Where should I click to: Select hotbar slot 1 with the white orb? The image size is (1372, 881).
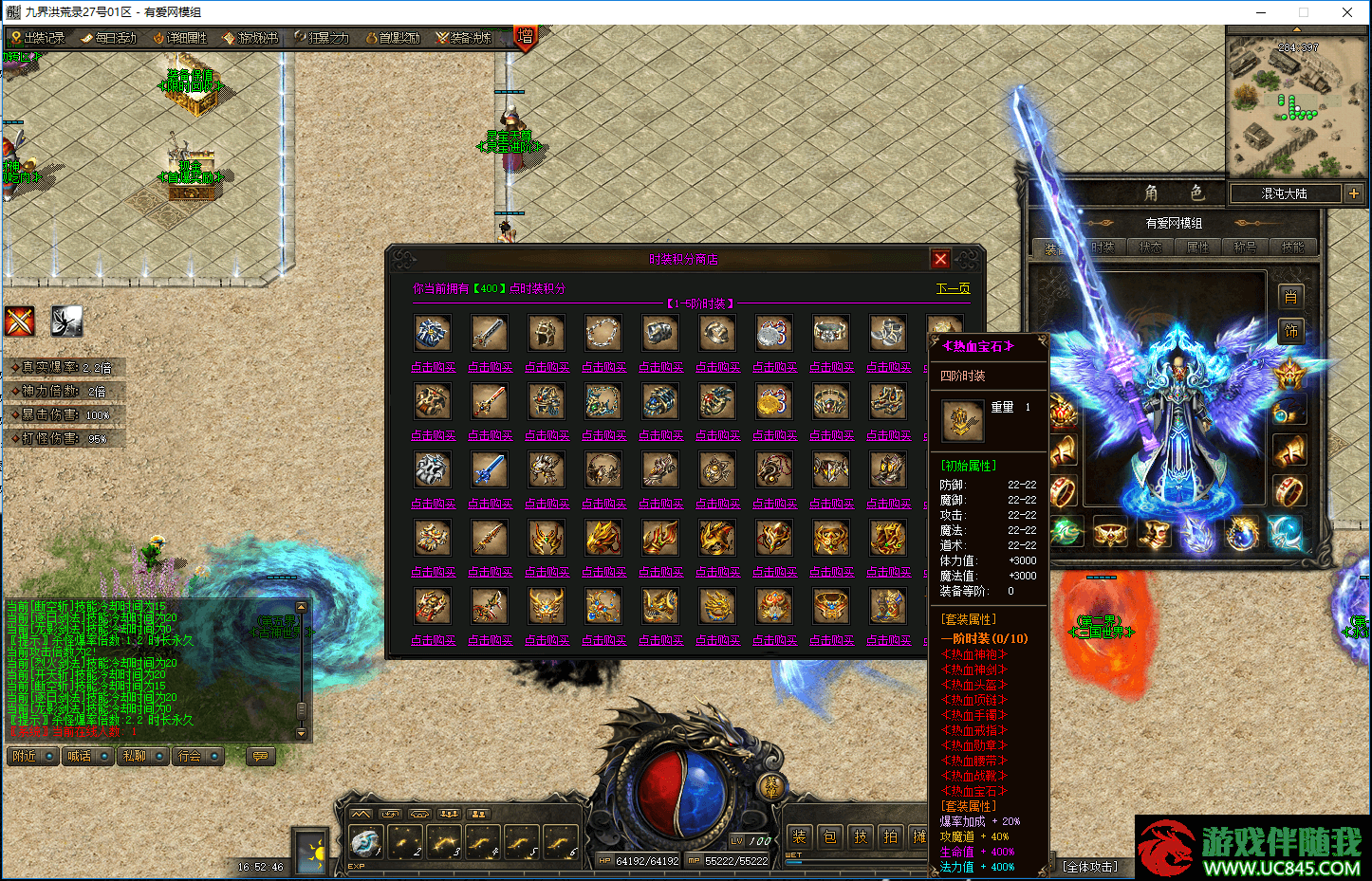(x=366, y=841)
